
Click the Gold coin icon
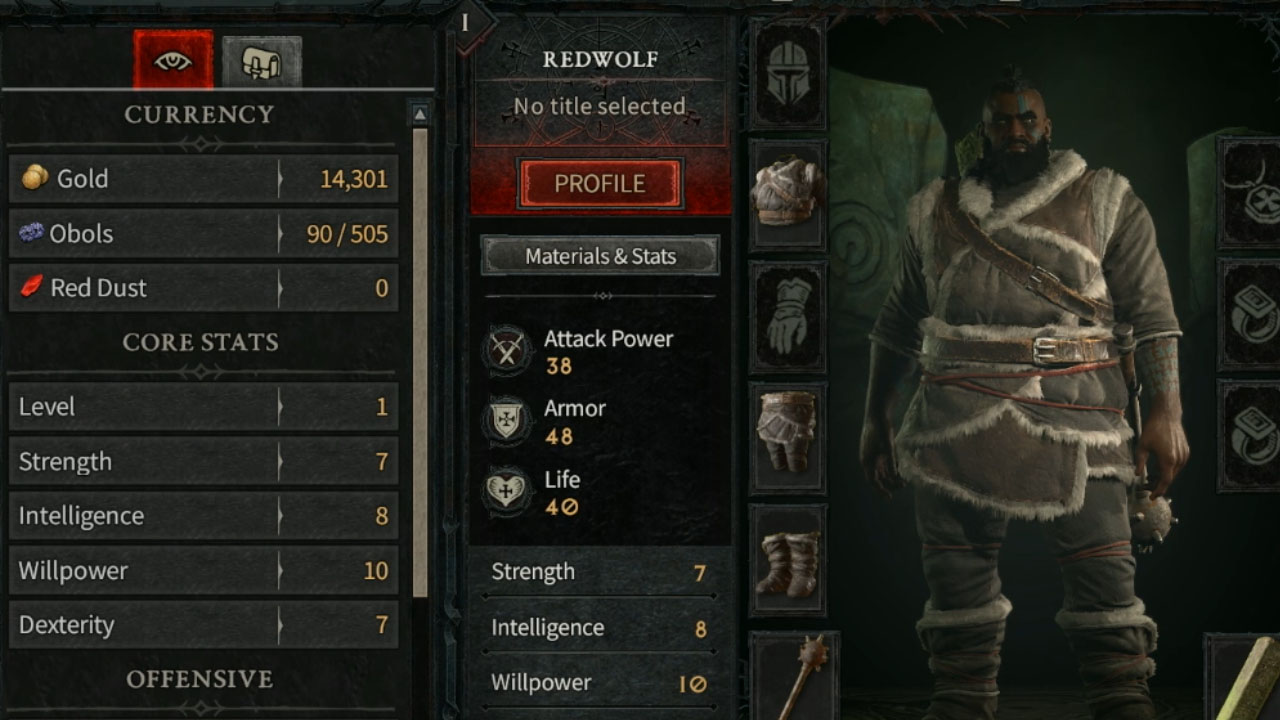[38, 179]
